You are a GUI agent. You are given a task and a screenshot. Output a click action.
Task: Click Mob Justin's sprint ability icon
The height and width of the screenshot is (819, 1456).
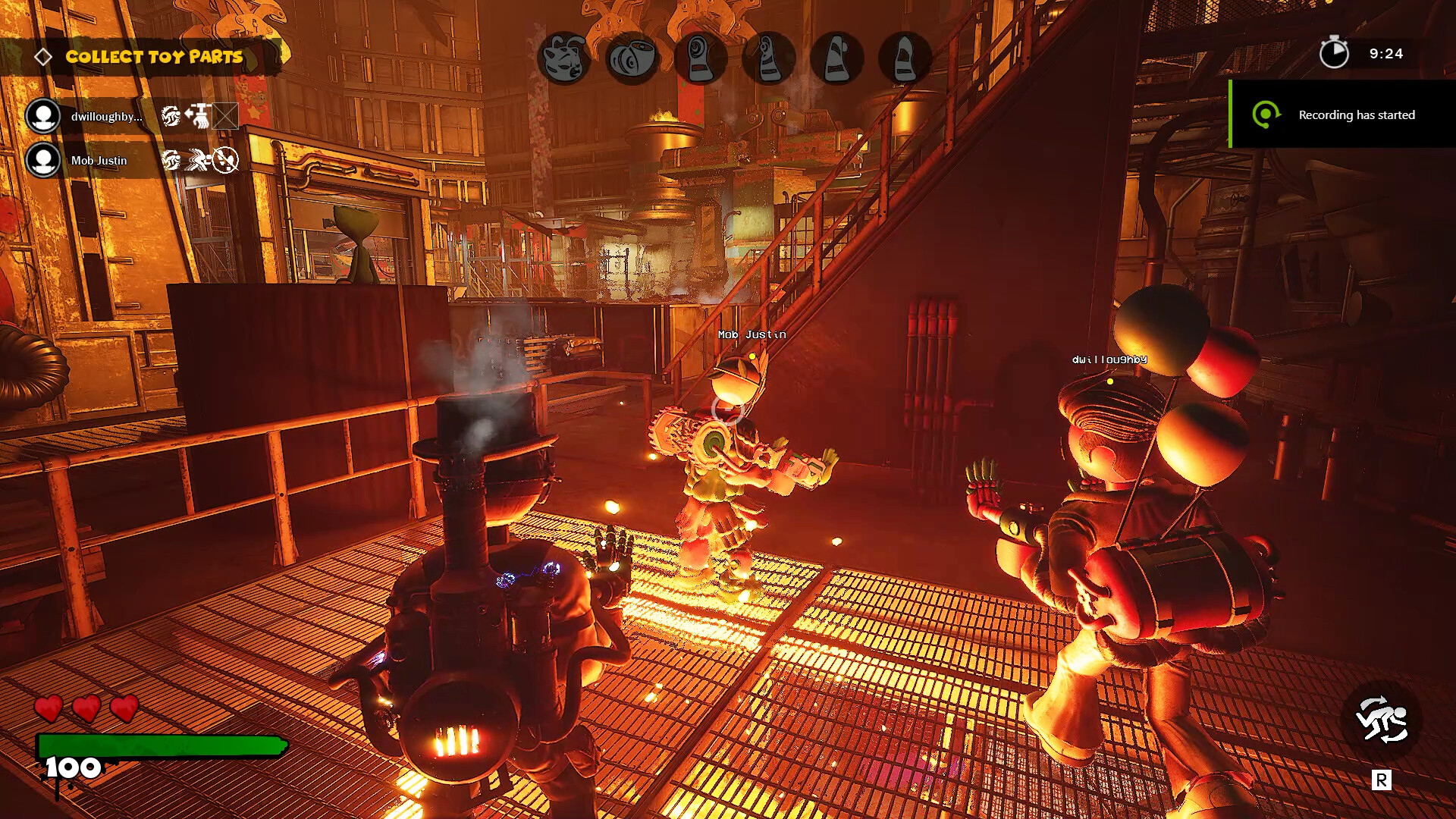coord(197,161)
